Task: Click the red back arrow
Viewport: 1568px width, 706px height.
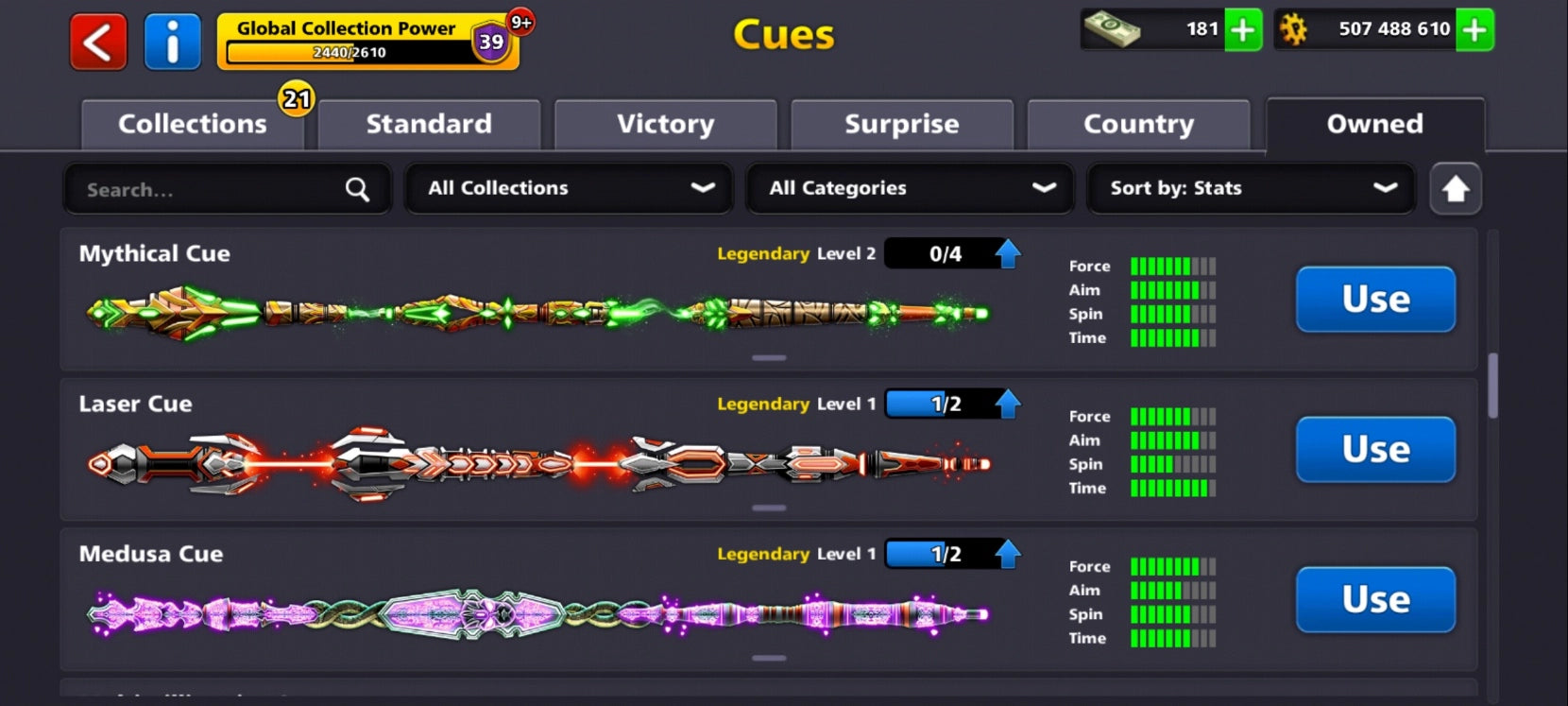Action: click(x=96, y=42)
